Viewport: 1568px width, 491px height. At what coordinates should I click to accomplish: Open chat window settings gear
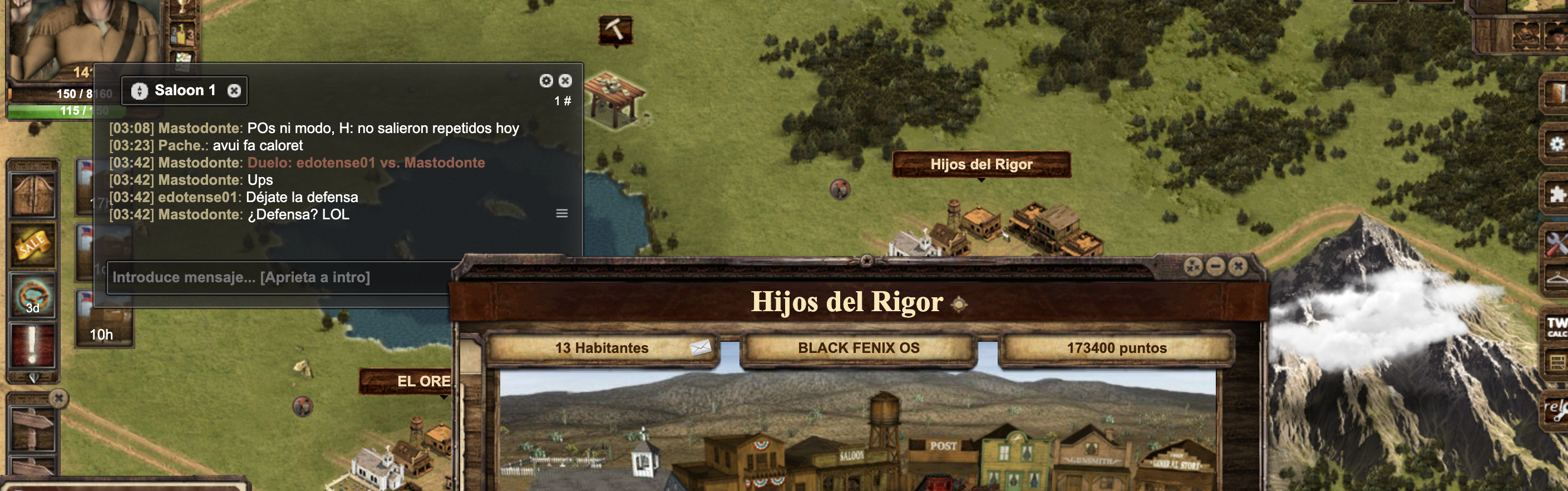point(546,81)
